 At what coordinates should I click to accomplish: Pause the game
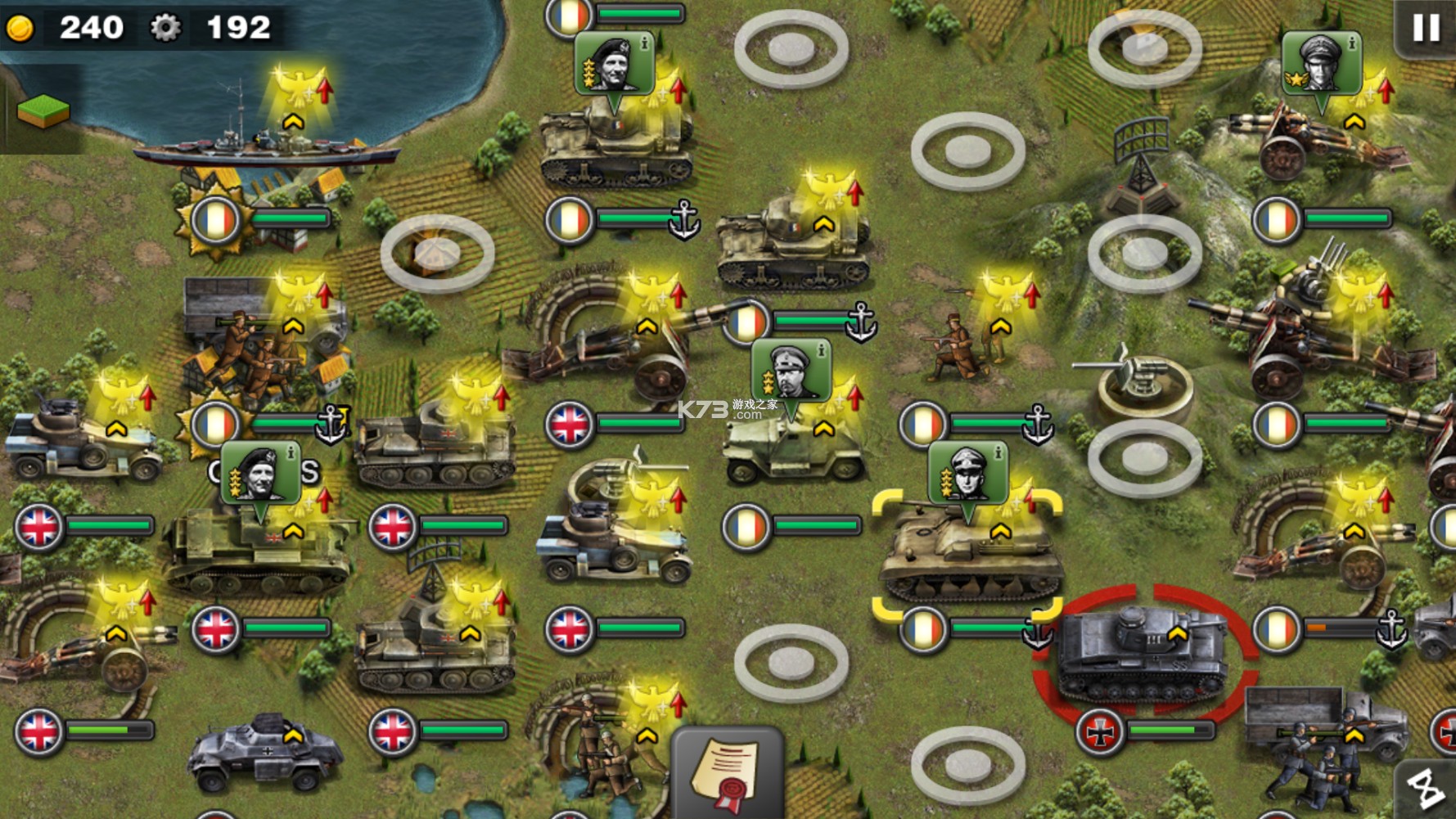pos(1426,28)
